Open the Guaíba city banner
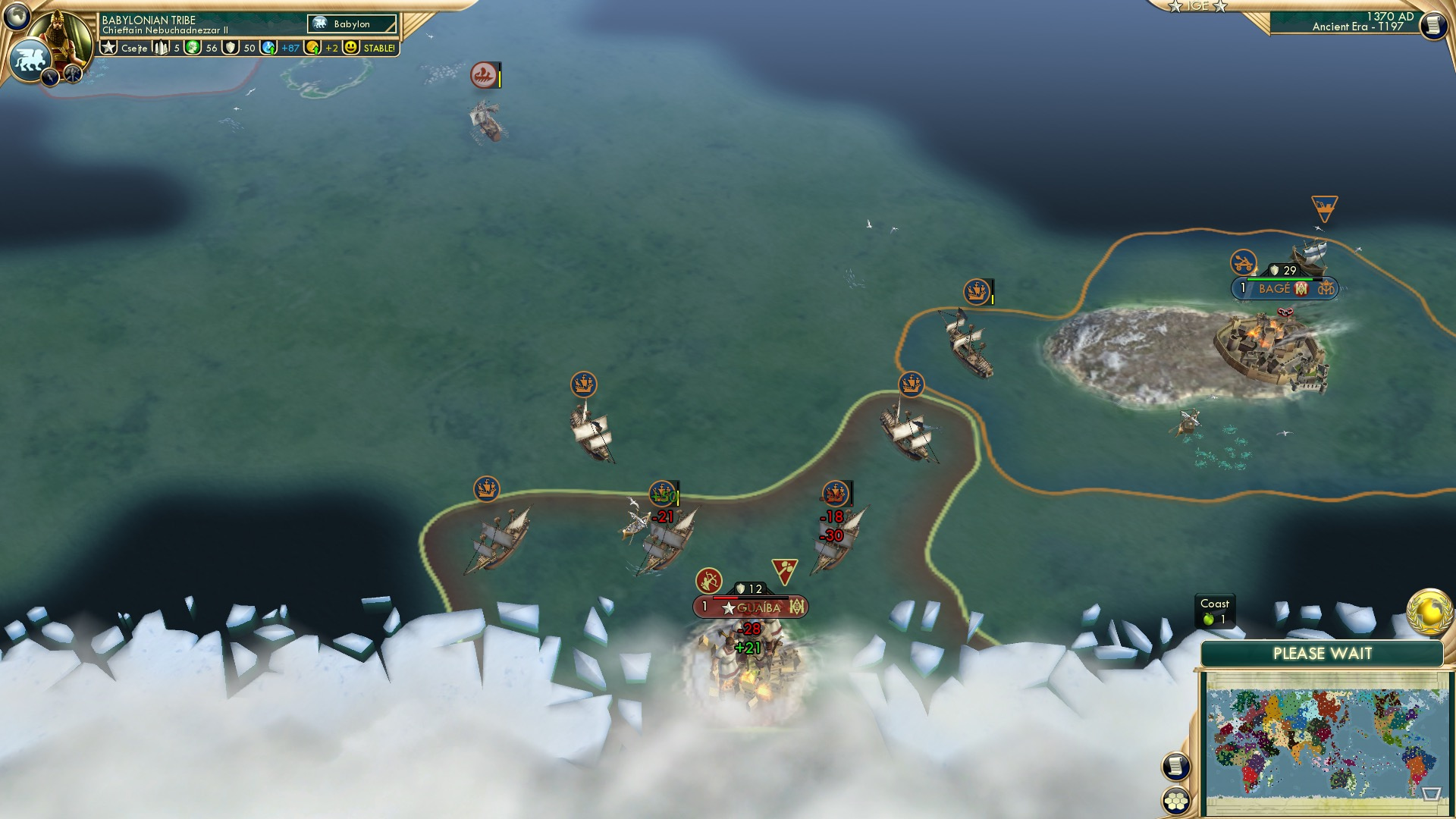This screenshot has height=819, width=1456. coord(751,607)
